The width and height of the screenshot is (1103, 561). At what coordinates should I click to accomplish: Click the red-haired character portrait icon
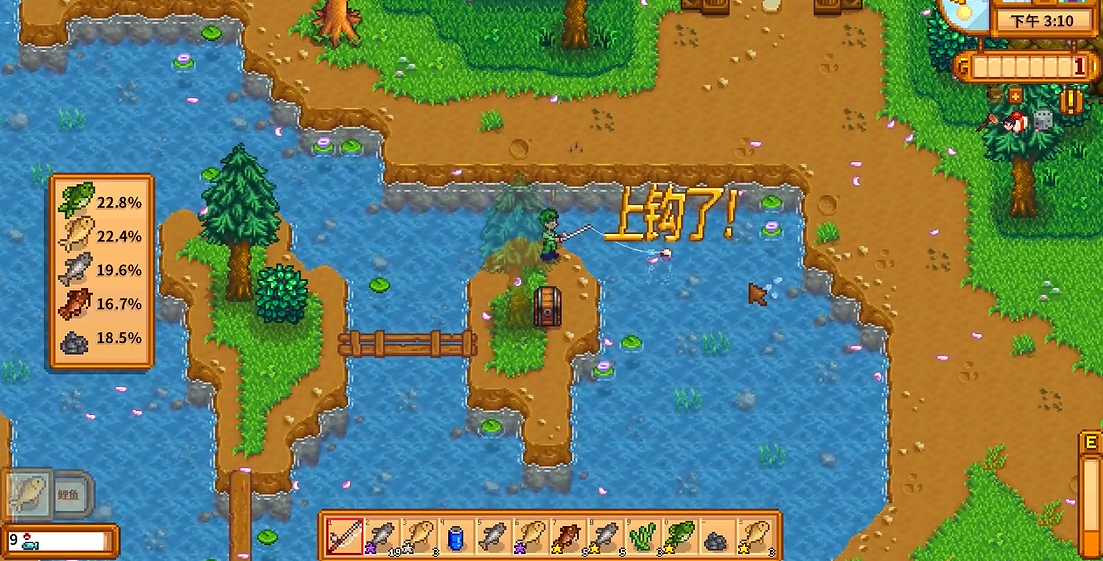[x=1015, y=122]
